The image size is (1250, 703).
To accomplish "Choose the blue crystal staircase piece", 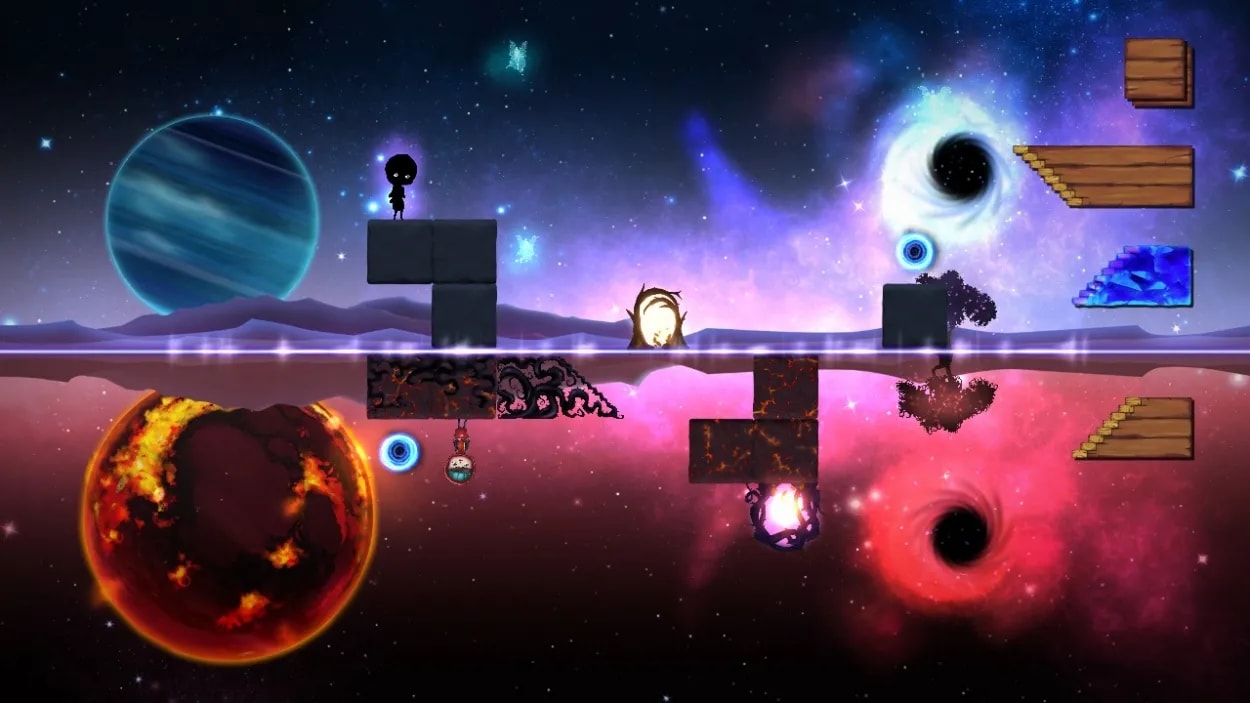I will coord(1142,277).
